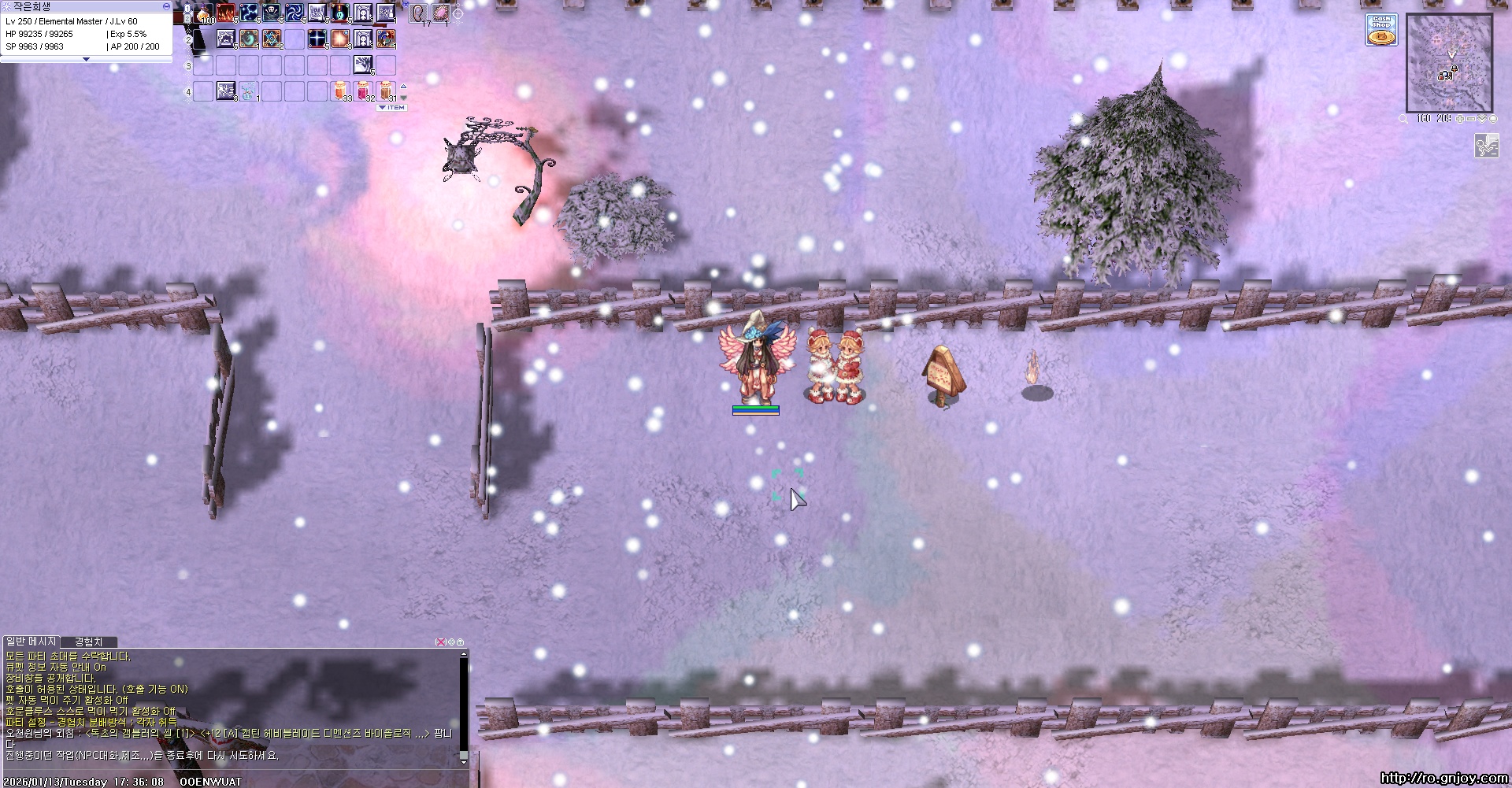This screenshot has height=788, width=1512.
Task: Toggle the chat window lock icon
Action: coord(461,642)
